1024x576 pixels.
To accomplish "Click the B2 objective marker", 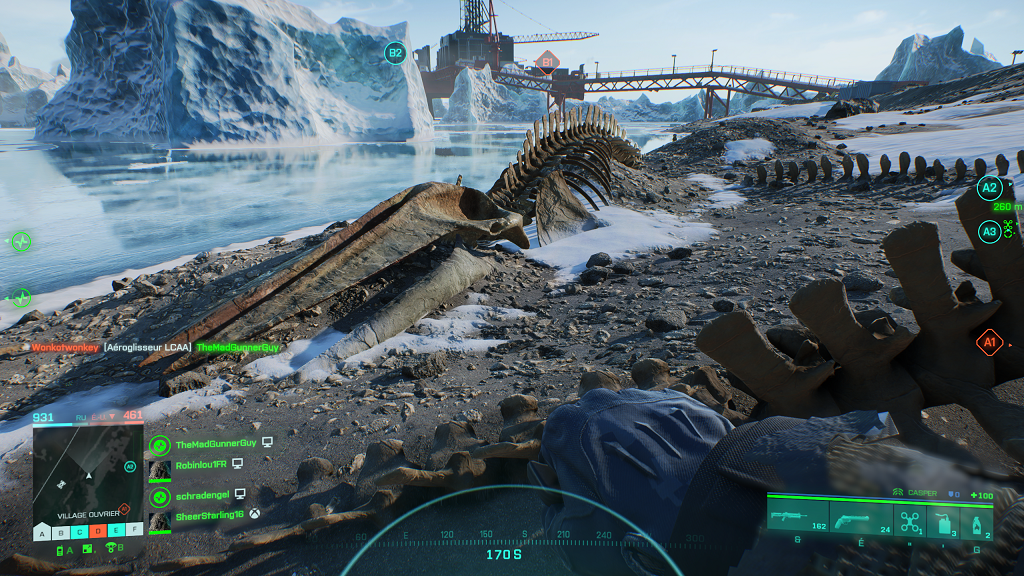I will 395,53.
